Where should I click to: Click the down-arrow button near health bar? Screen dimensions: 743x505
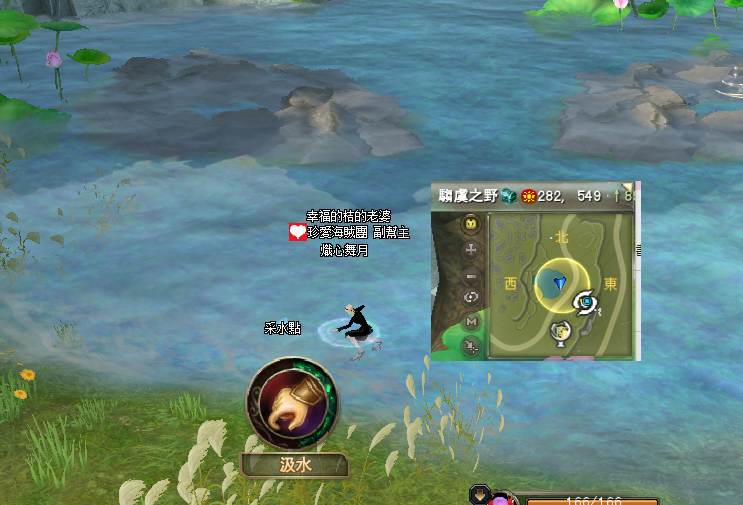coord(480,494)
